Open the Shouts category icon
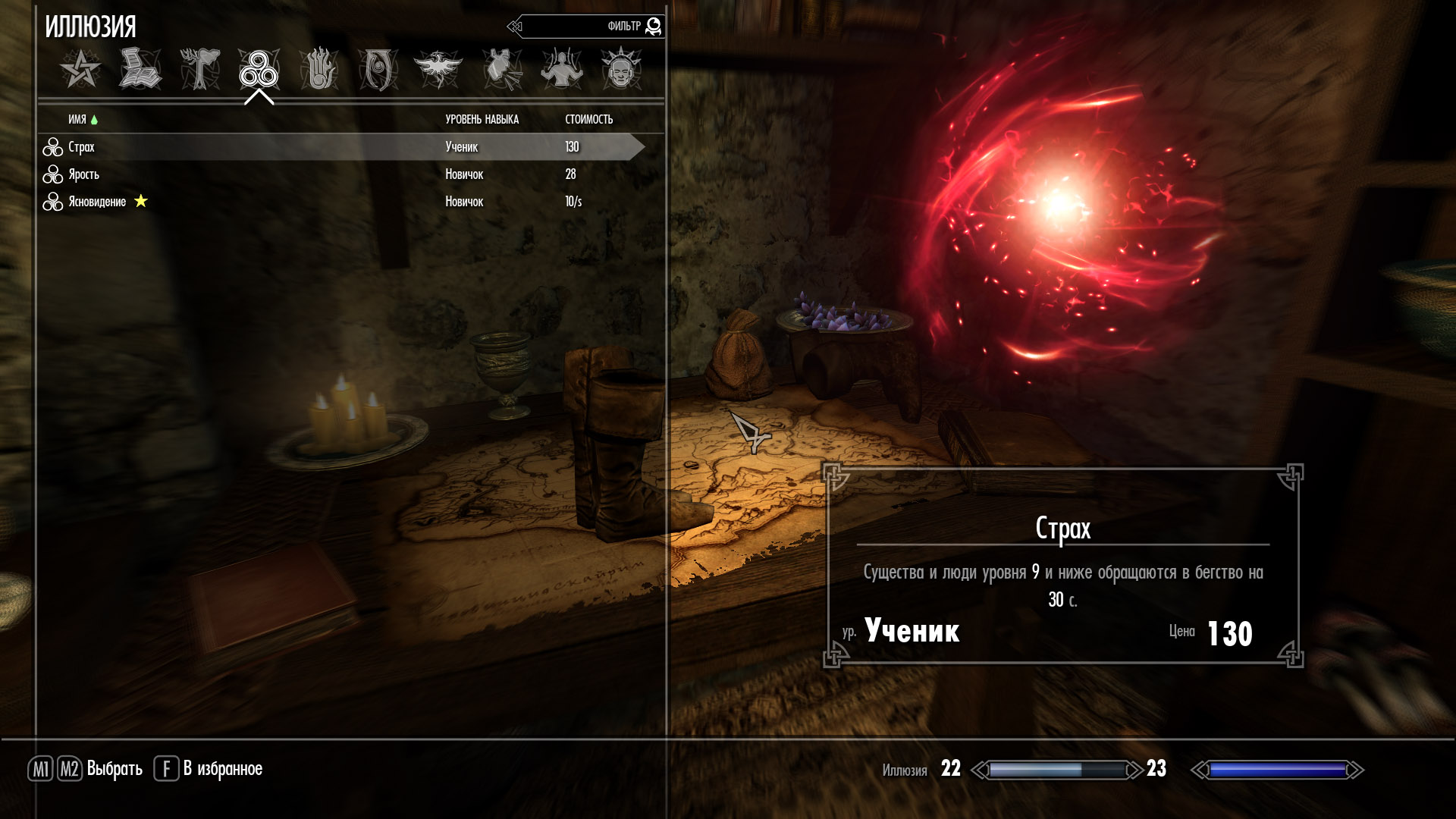This screenshot has width=1456, height=819. coord(502,70)
